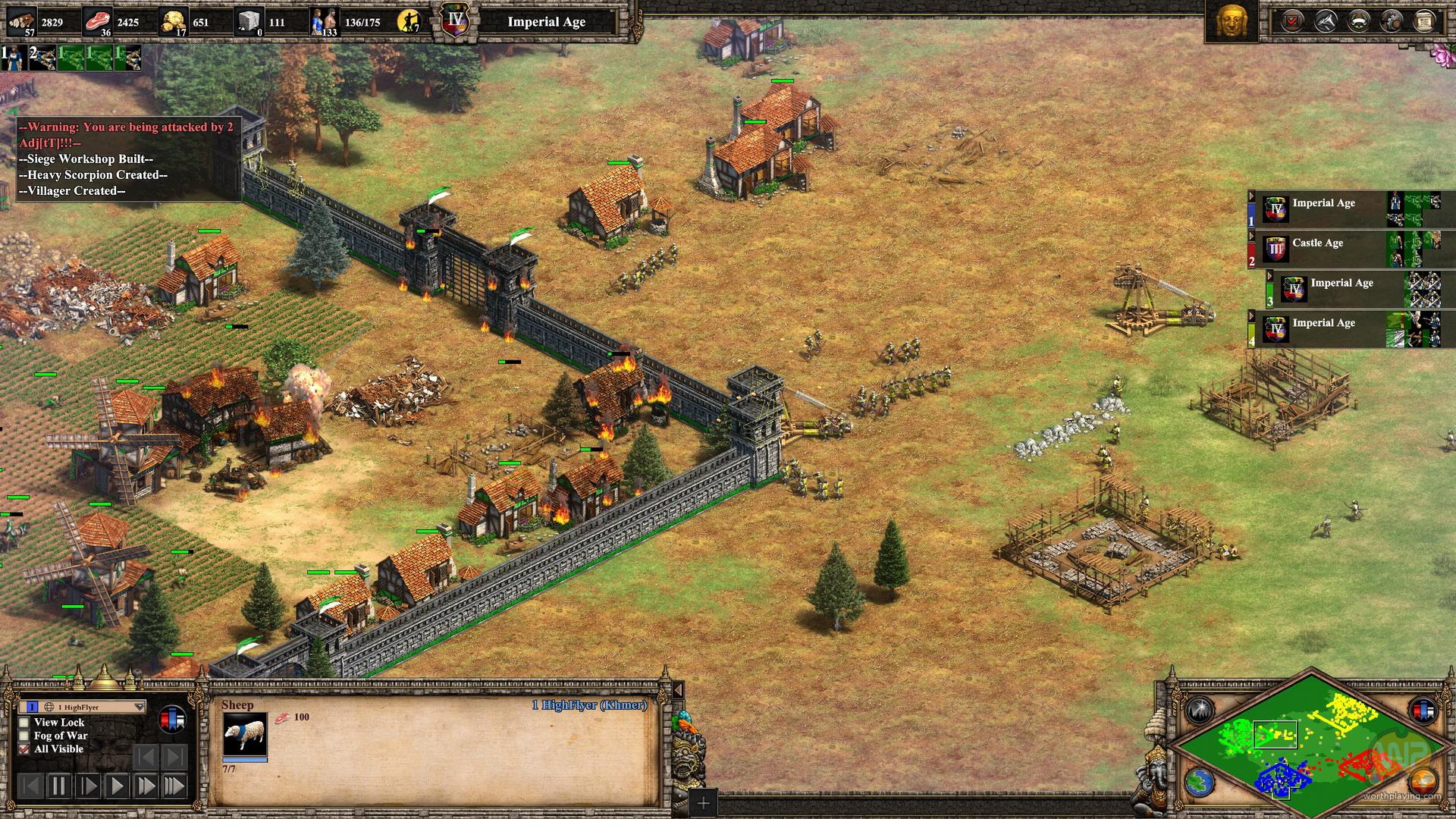This screenshot has height=819, width=1456.
Task: Play replay at normal speed
Action: (x=117, y=786)
